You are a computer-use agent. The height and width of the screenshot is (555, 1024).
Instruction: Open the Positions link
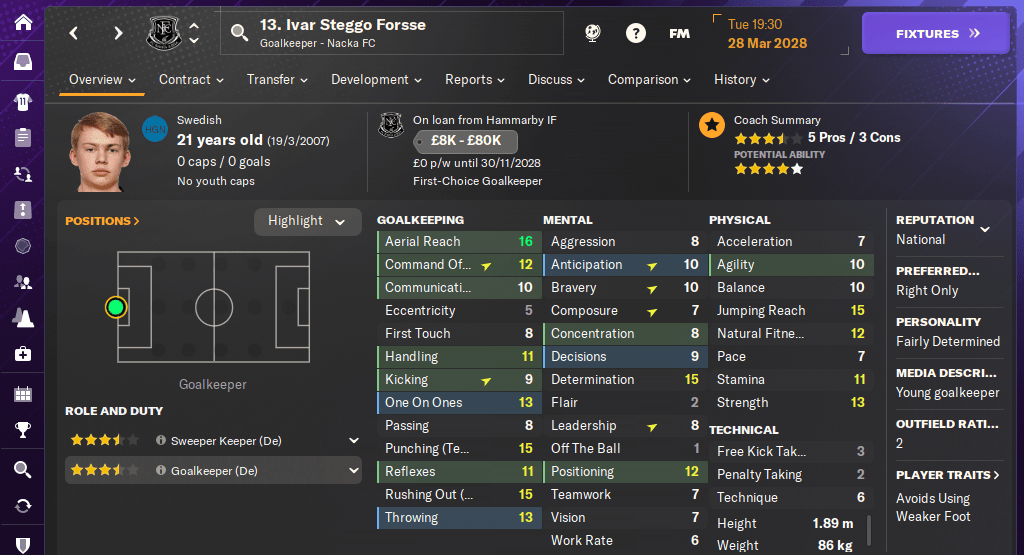(102, 221)
